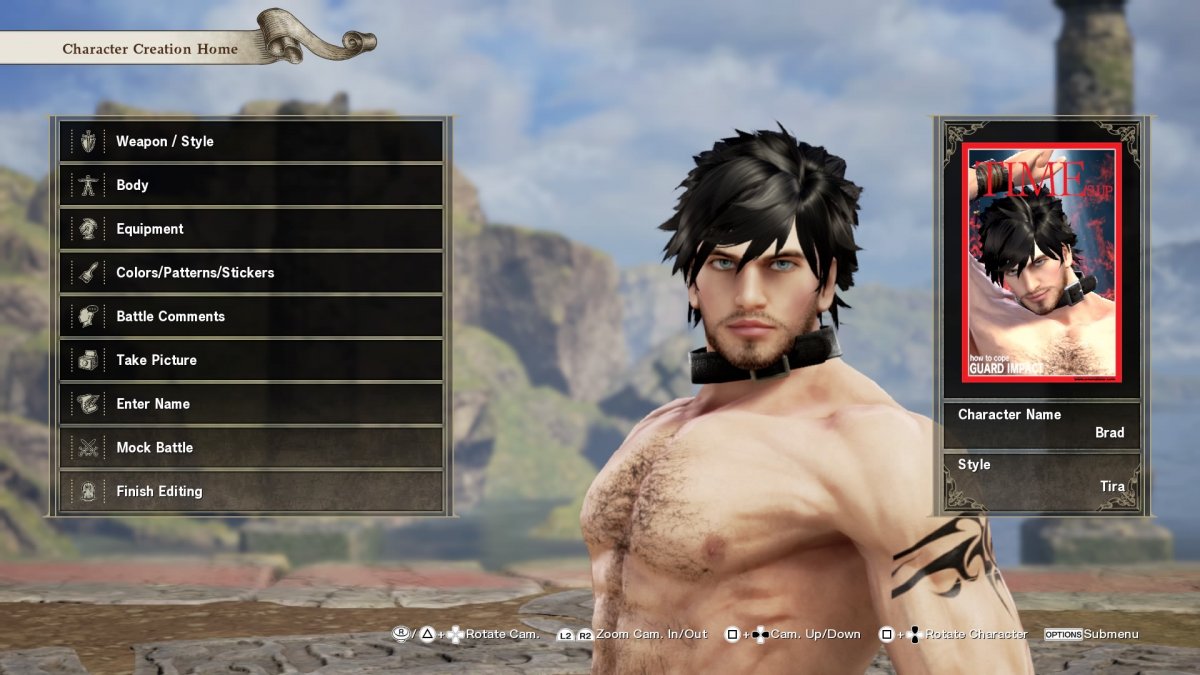The width and height of the screenshot is (1200, 675).
Task: Start a Mock Battle
Action: [x=250, y=447]
